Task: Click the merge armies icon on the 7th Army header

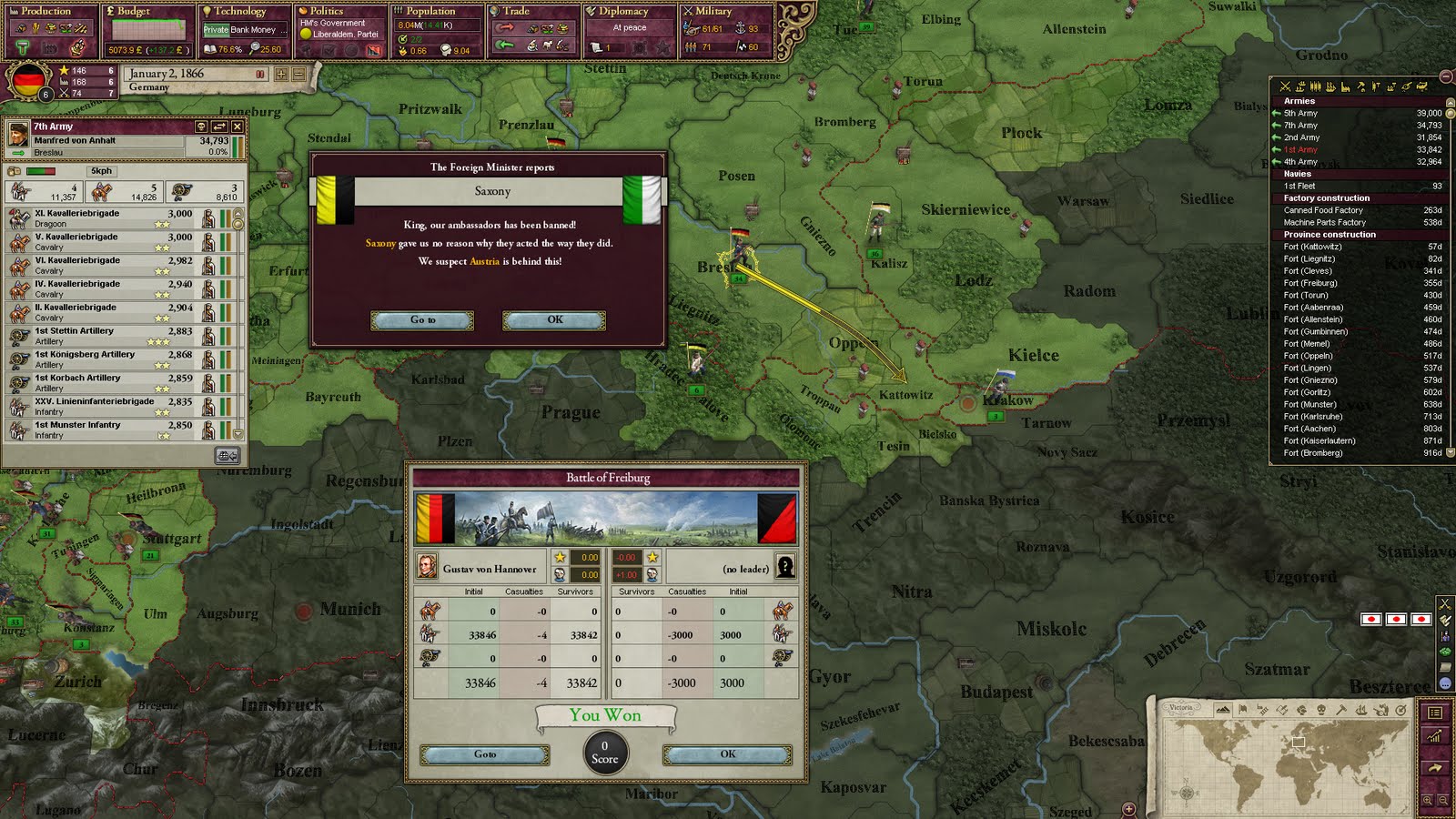Action: tap(219, 126)
